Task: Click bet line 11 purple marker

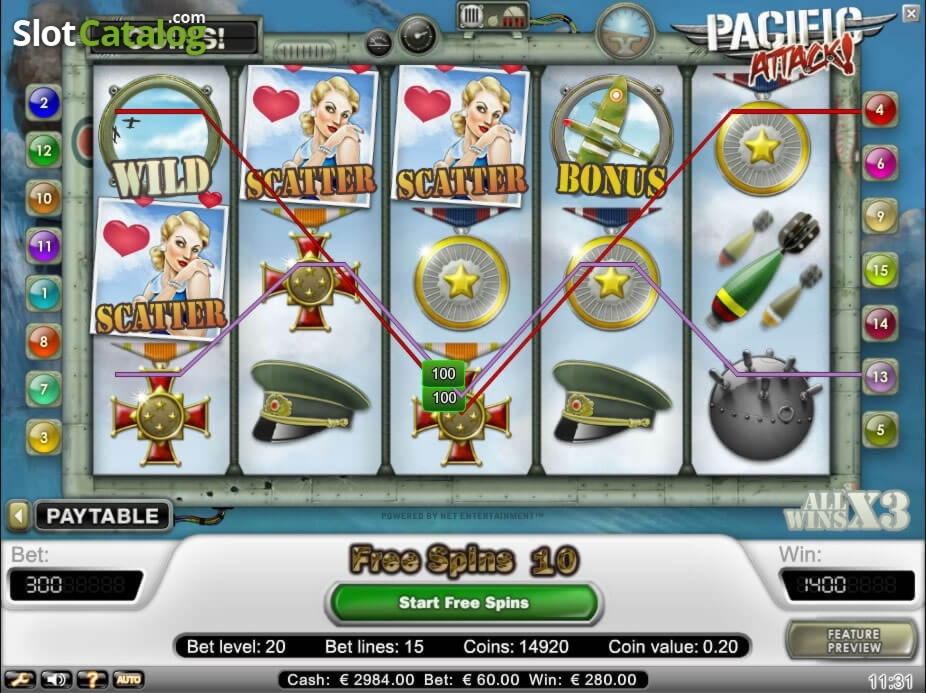Action: (x=44, y=245)
